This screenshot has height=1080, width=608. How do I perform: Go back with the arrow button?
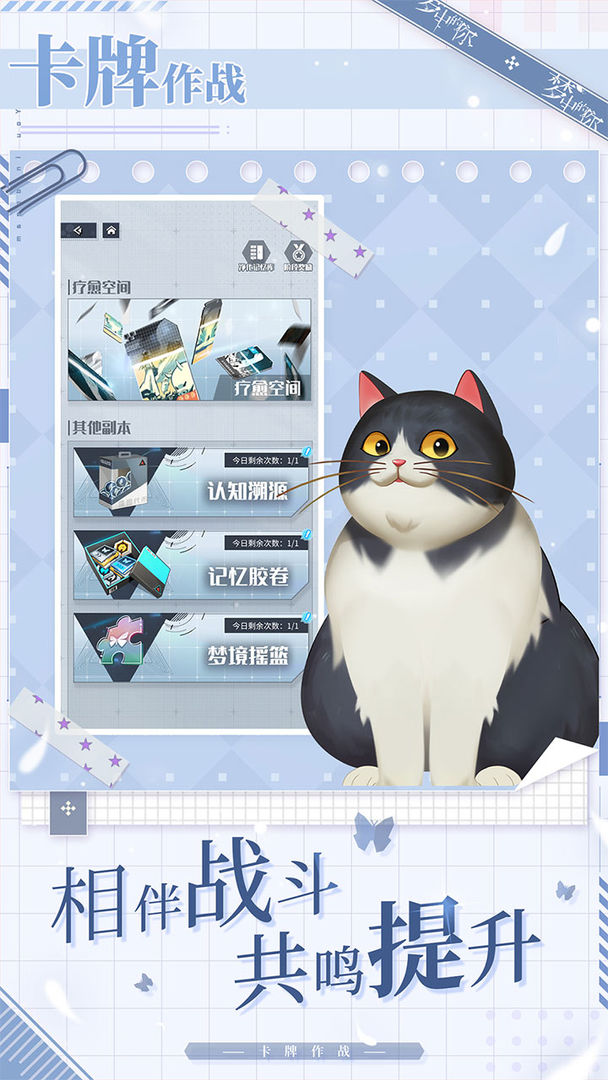pos(79,230)
